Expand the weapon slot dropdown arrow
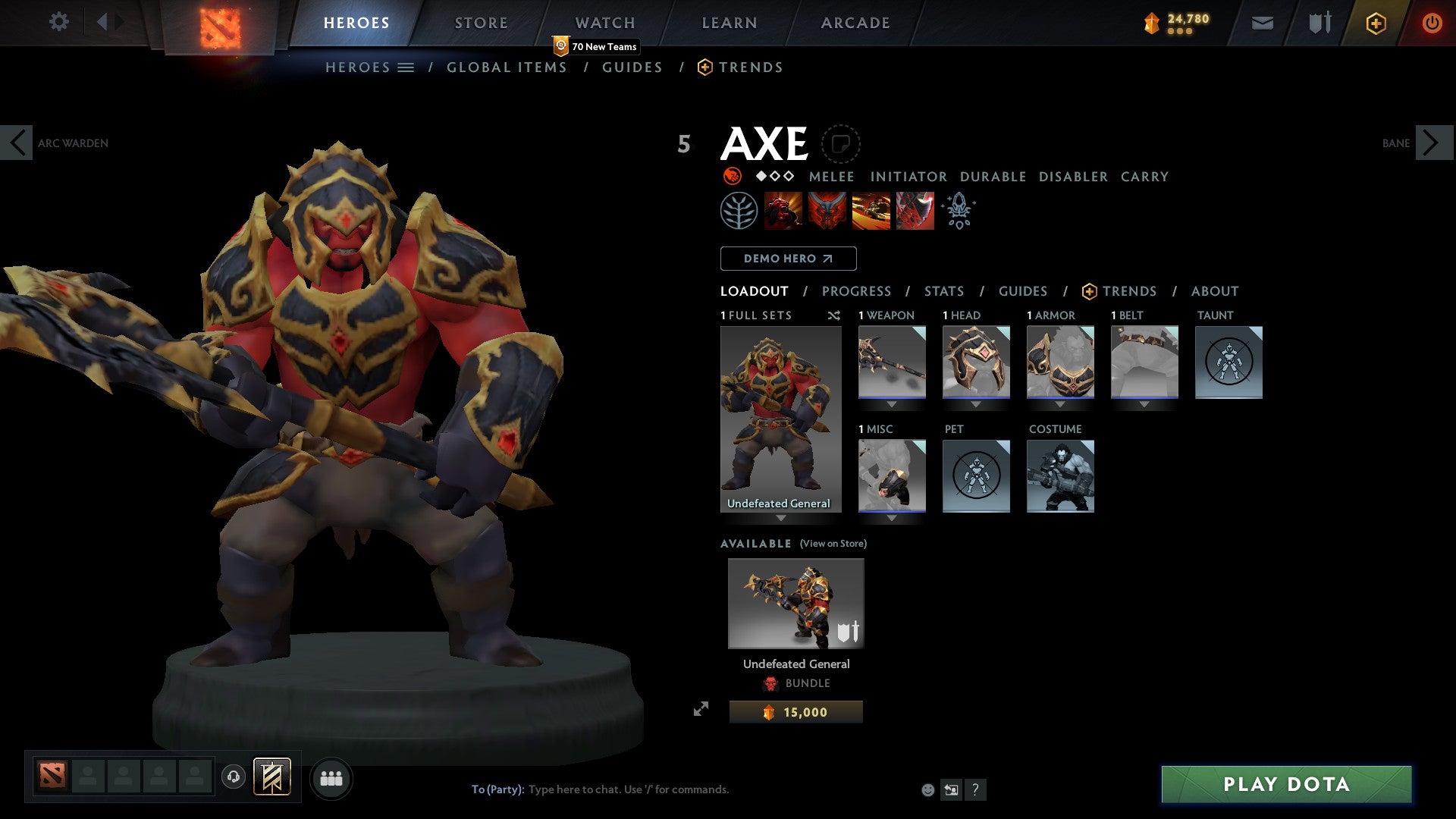Viewport: 1456px width, 819px height. (x=892, y=403)
